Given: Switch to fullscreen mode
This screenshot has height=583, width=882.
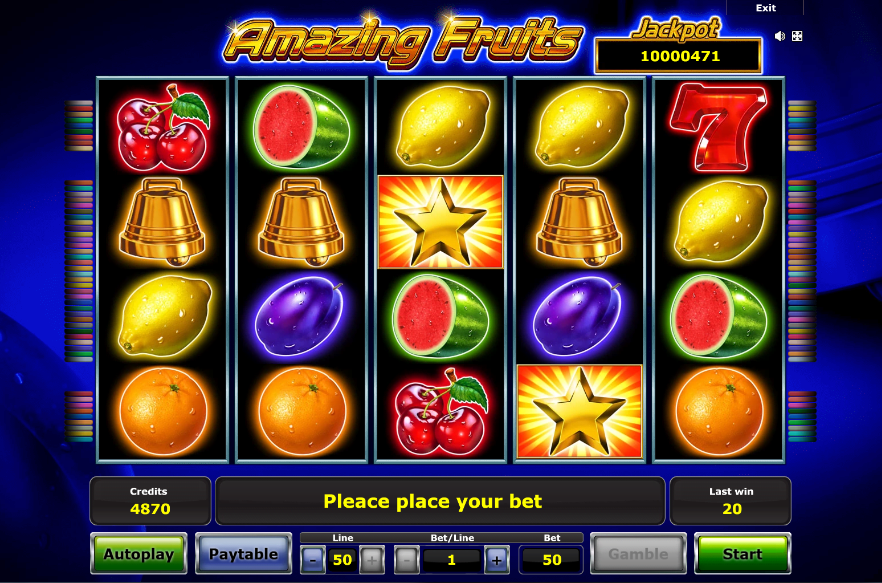Looking at the screenshot, I should (x=797, y=36).
